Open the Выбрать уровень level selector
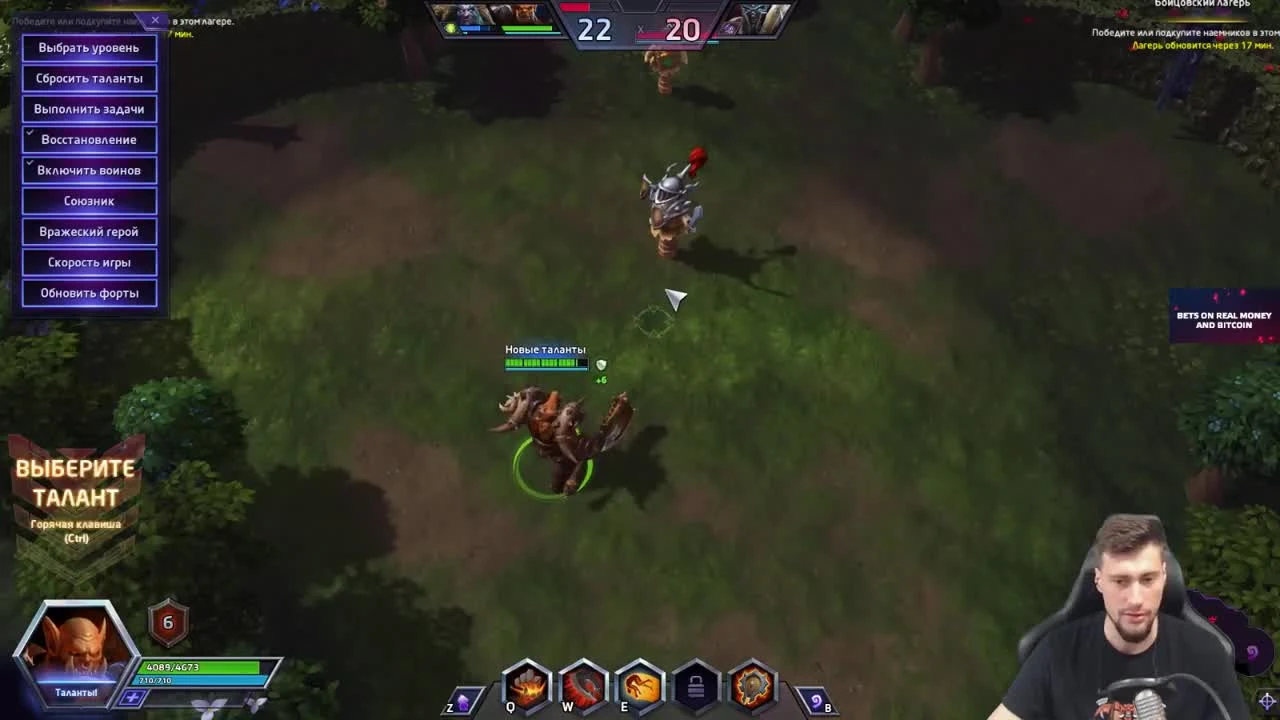 tap(88, 47)
